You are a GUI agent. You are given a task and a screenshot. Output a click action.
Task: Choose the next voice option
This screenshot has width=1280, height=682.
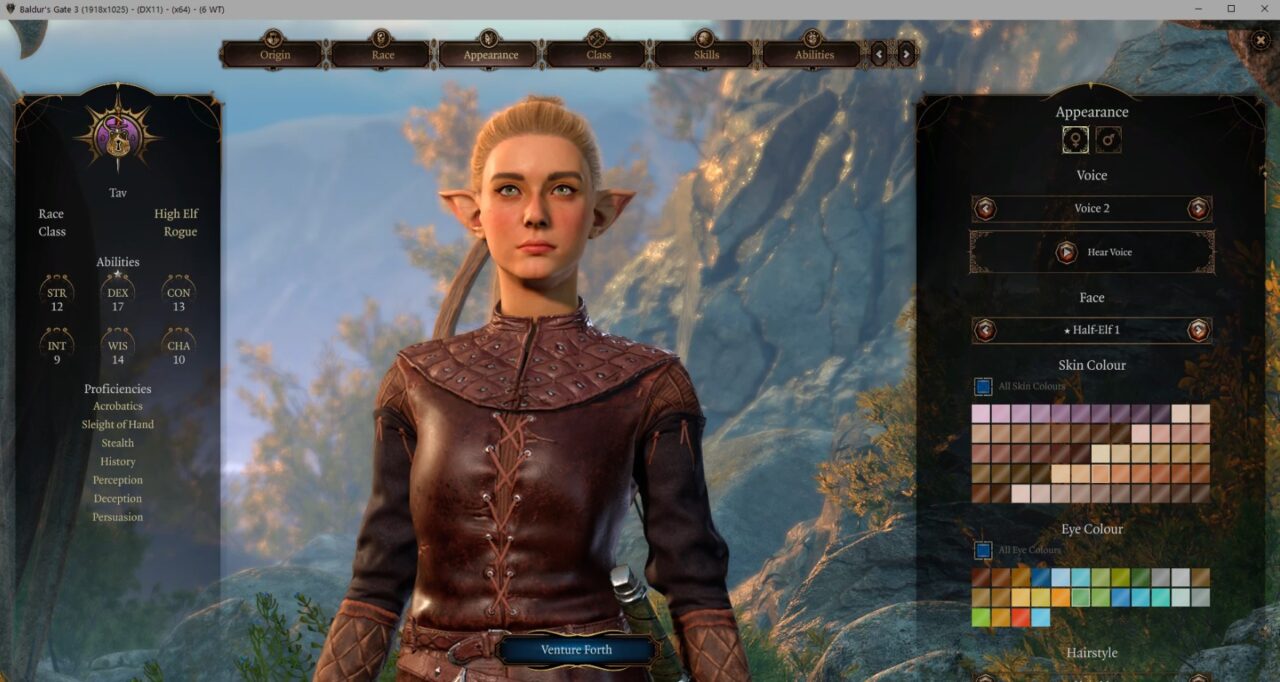pos(1197,208)
